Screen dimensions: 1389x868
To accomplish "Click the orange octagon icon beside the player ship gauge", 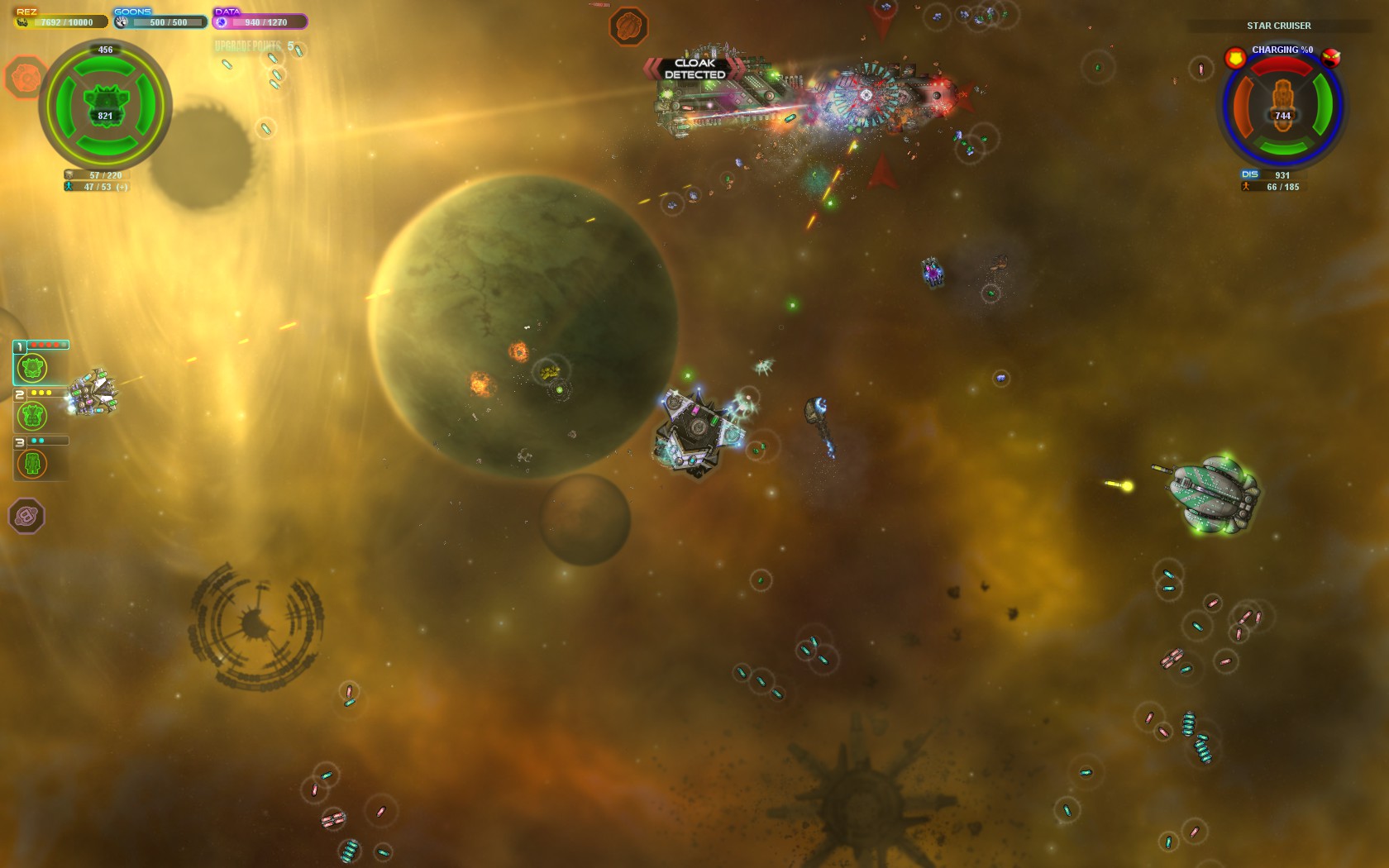I will click(25, 77).
